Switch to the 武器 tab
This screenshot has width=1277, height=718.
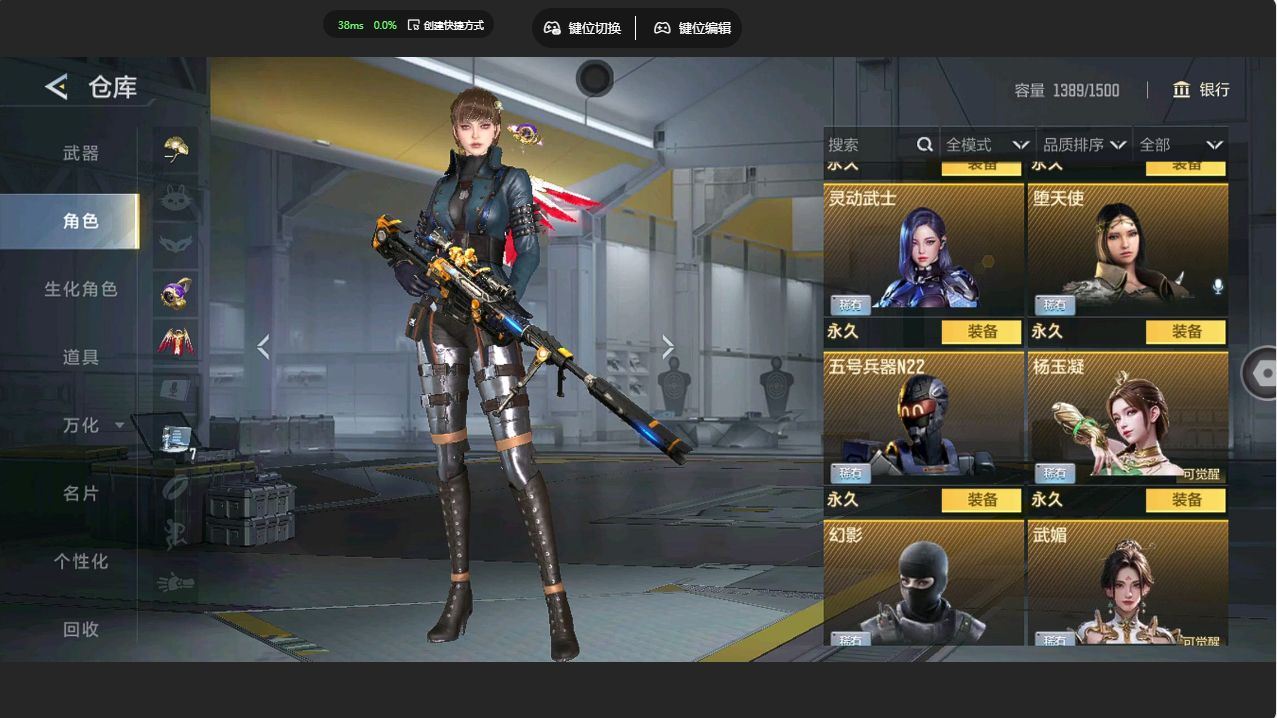click(x=81, y=153)
